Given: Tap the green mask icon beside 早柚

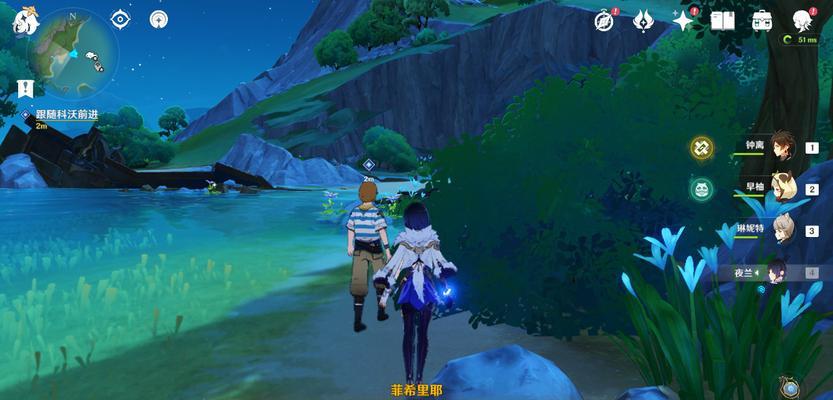Looking at the screenshot, I should [701, 188].
